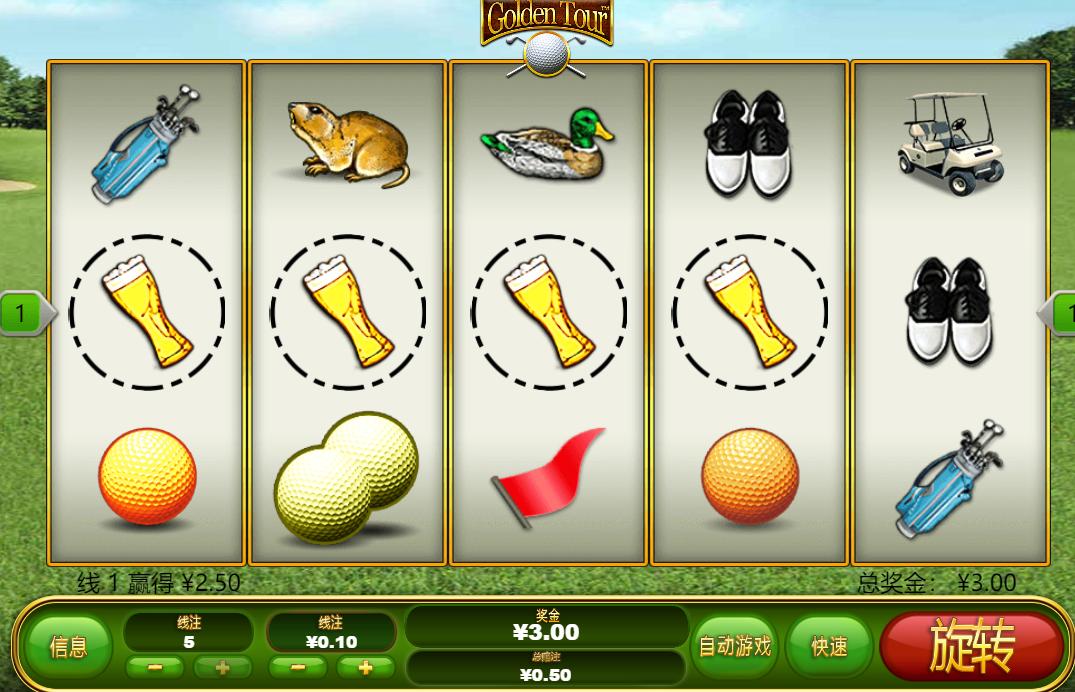Spin the reels with the red 旋转 button

coord(971,646)
